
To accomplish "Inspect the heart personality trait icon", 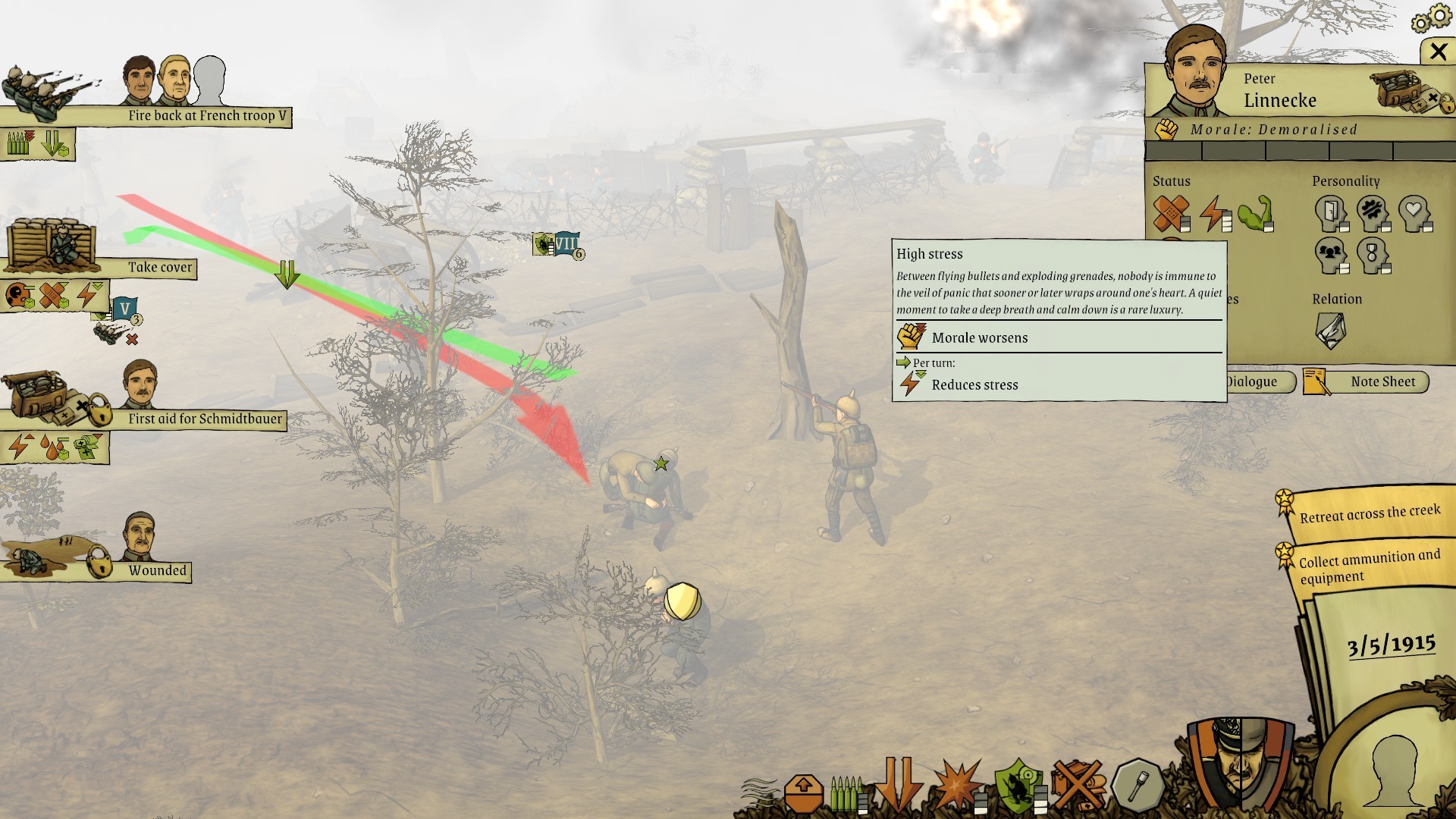I will tap(1414, 212).
